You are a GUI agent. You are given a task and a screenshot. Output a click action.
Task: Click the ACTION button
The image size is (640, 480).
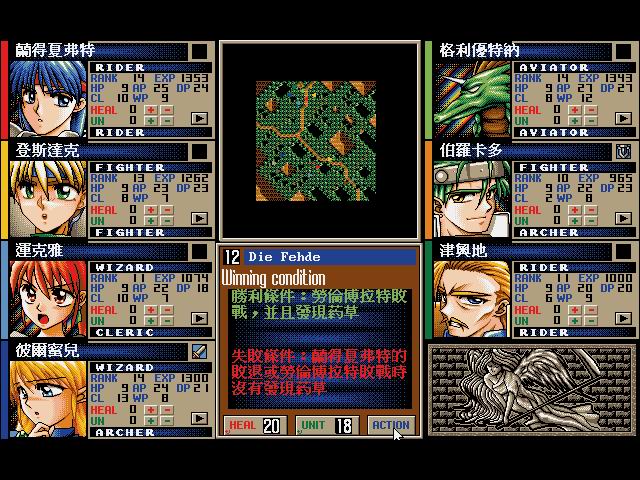390,425
